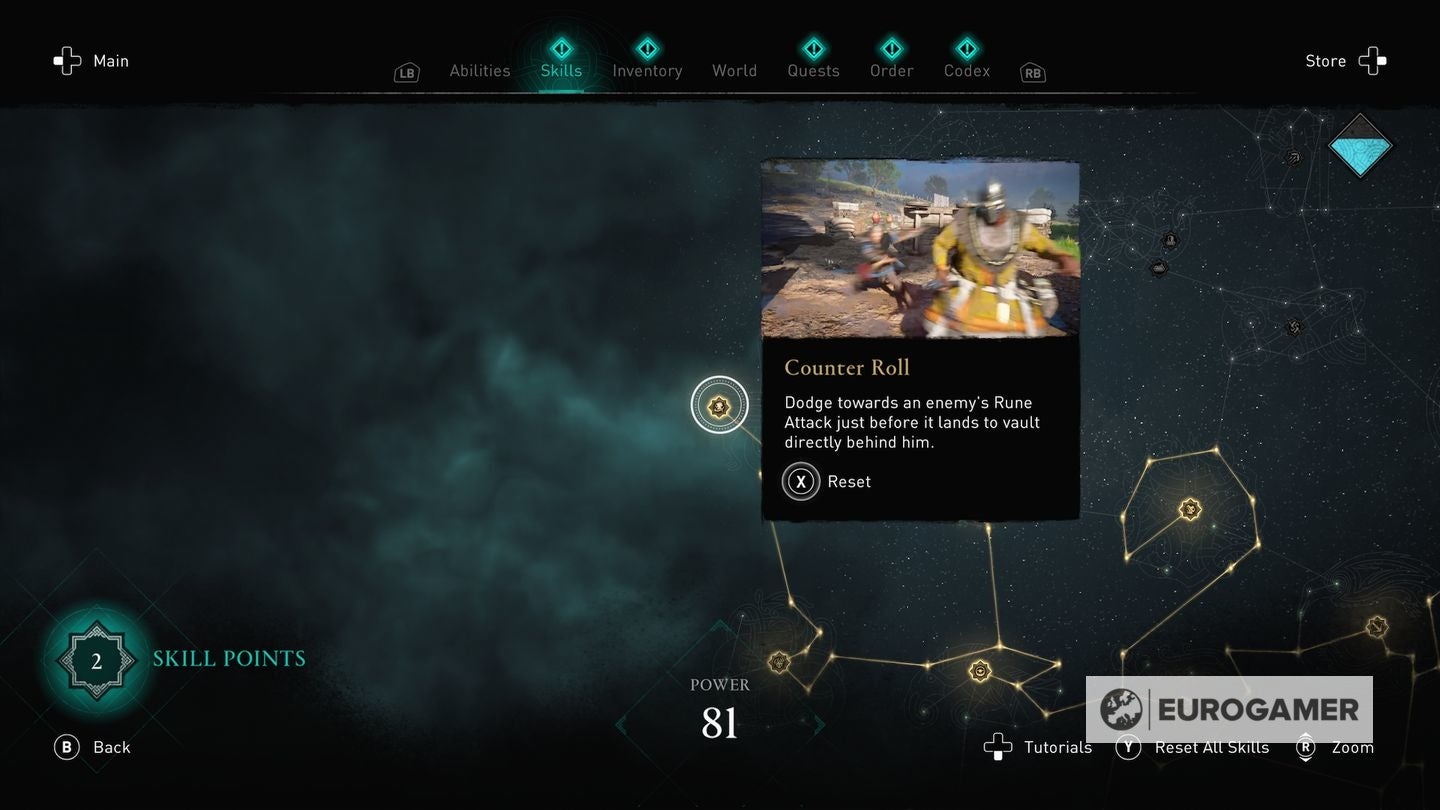1440x810 pixels.
Task: Select the Skill Points star emblem
Action: pos(96,658)
